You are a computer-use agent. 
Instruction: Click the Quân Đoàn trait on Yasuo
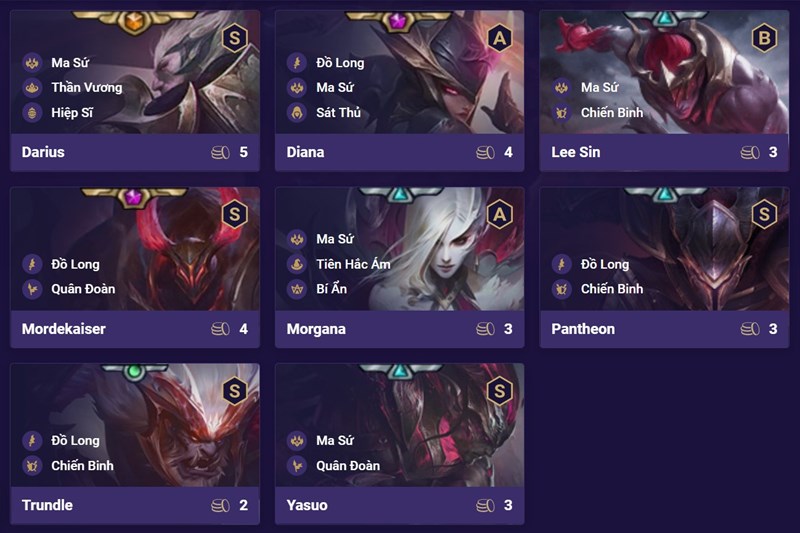click(x=348, y=465)
